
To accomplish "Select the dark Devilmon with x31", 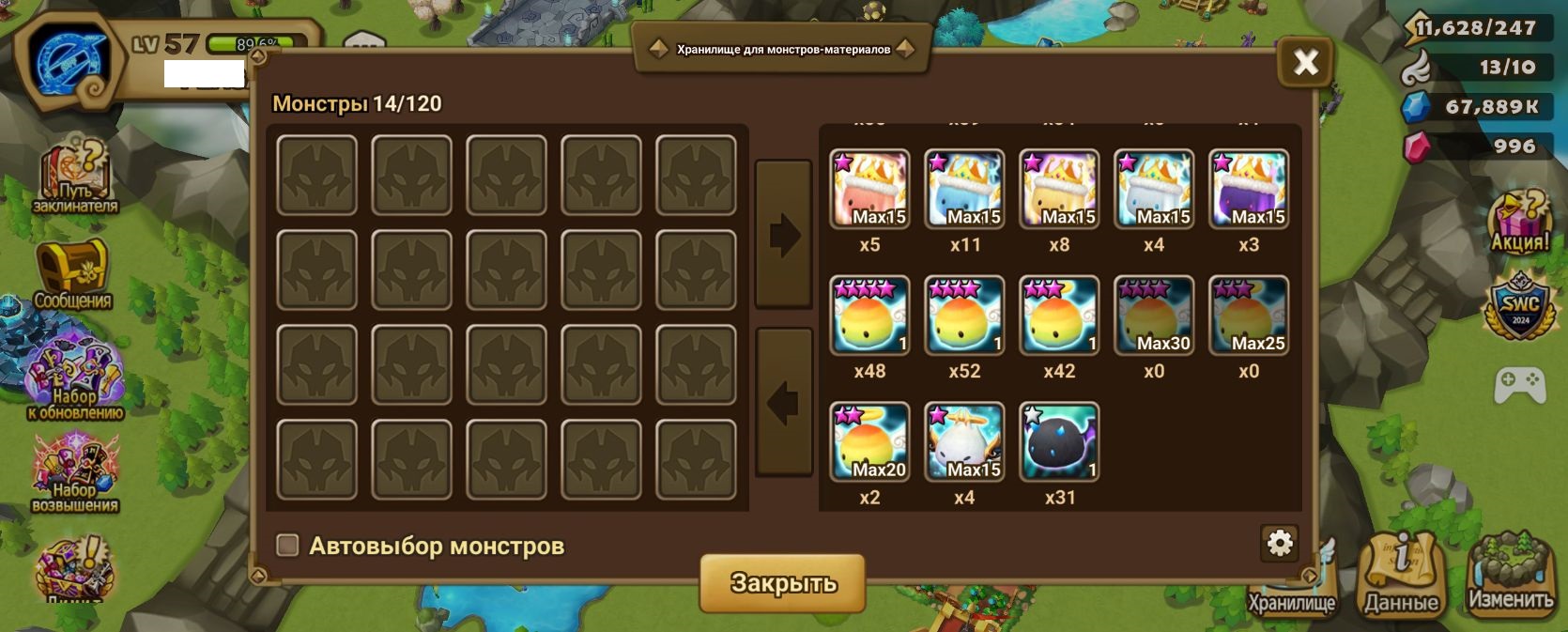I will (1059, 441).
